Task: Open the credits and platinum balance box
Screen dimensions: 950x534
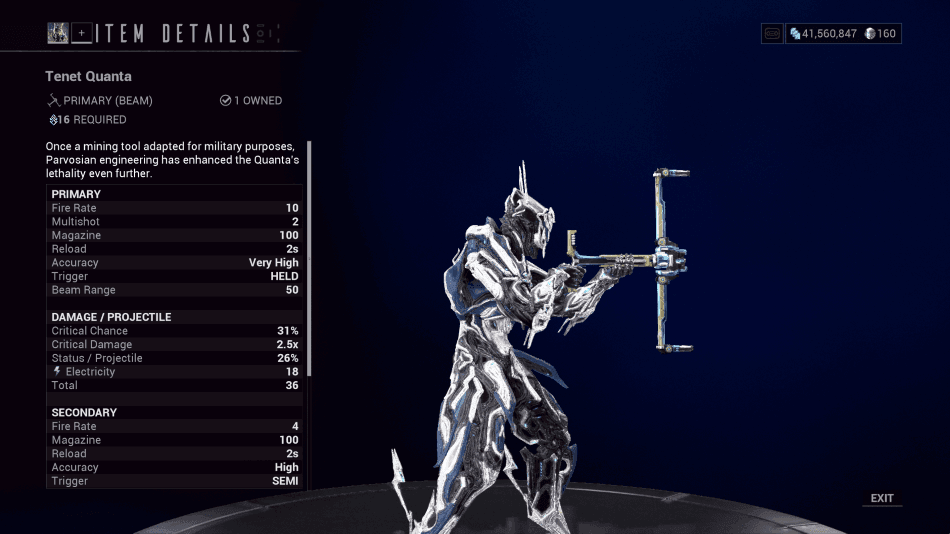Action: (x=843, y=33)
